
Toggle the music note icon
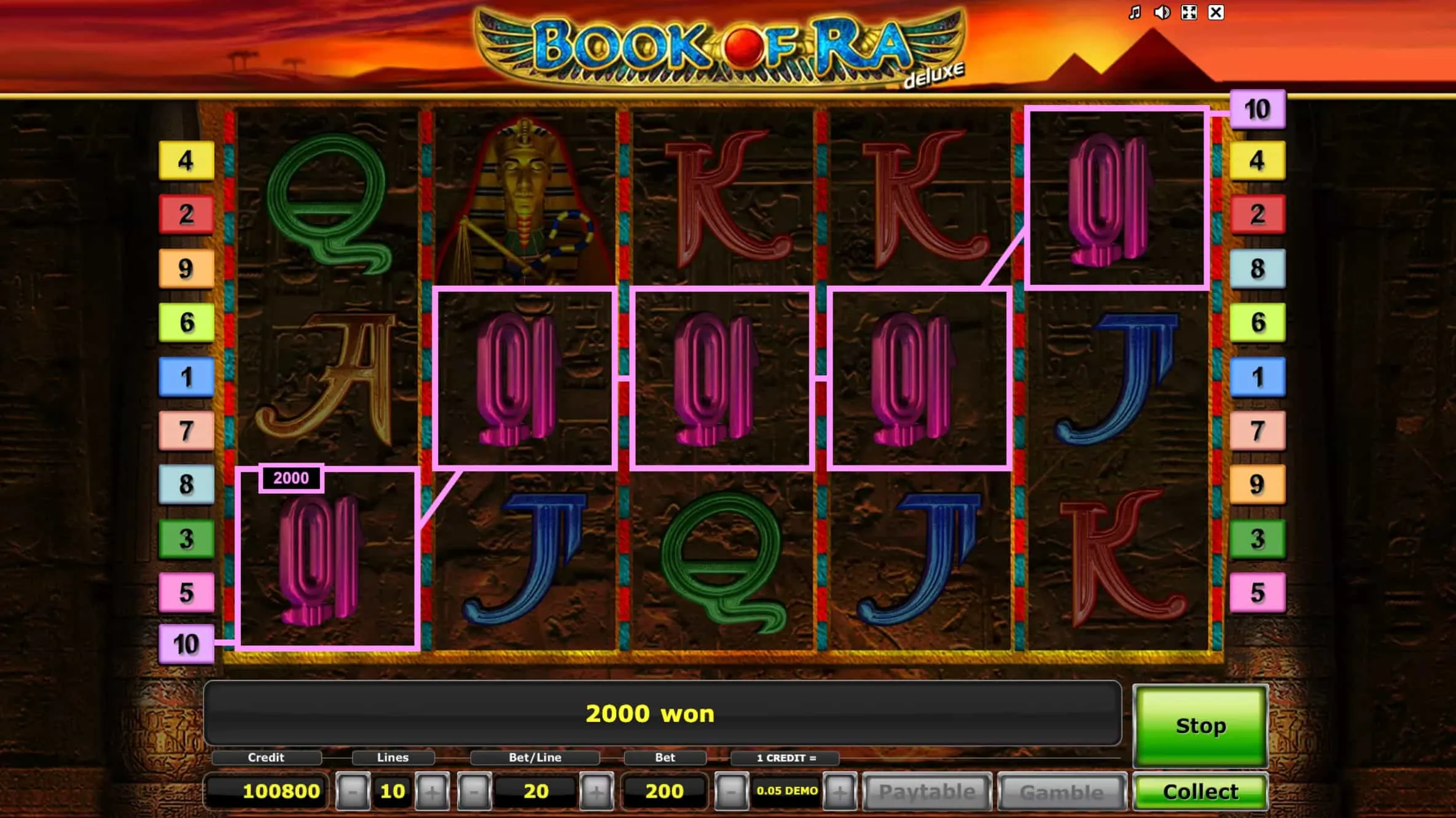pos(1135,12)
